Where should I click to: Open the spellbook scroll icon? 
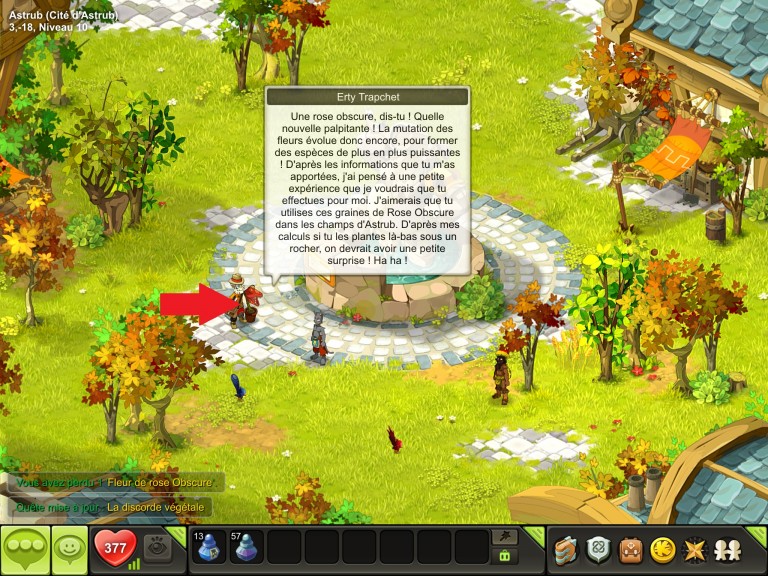click(566, 549)
